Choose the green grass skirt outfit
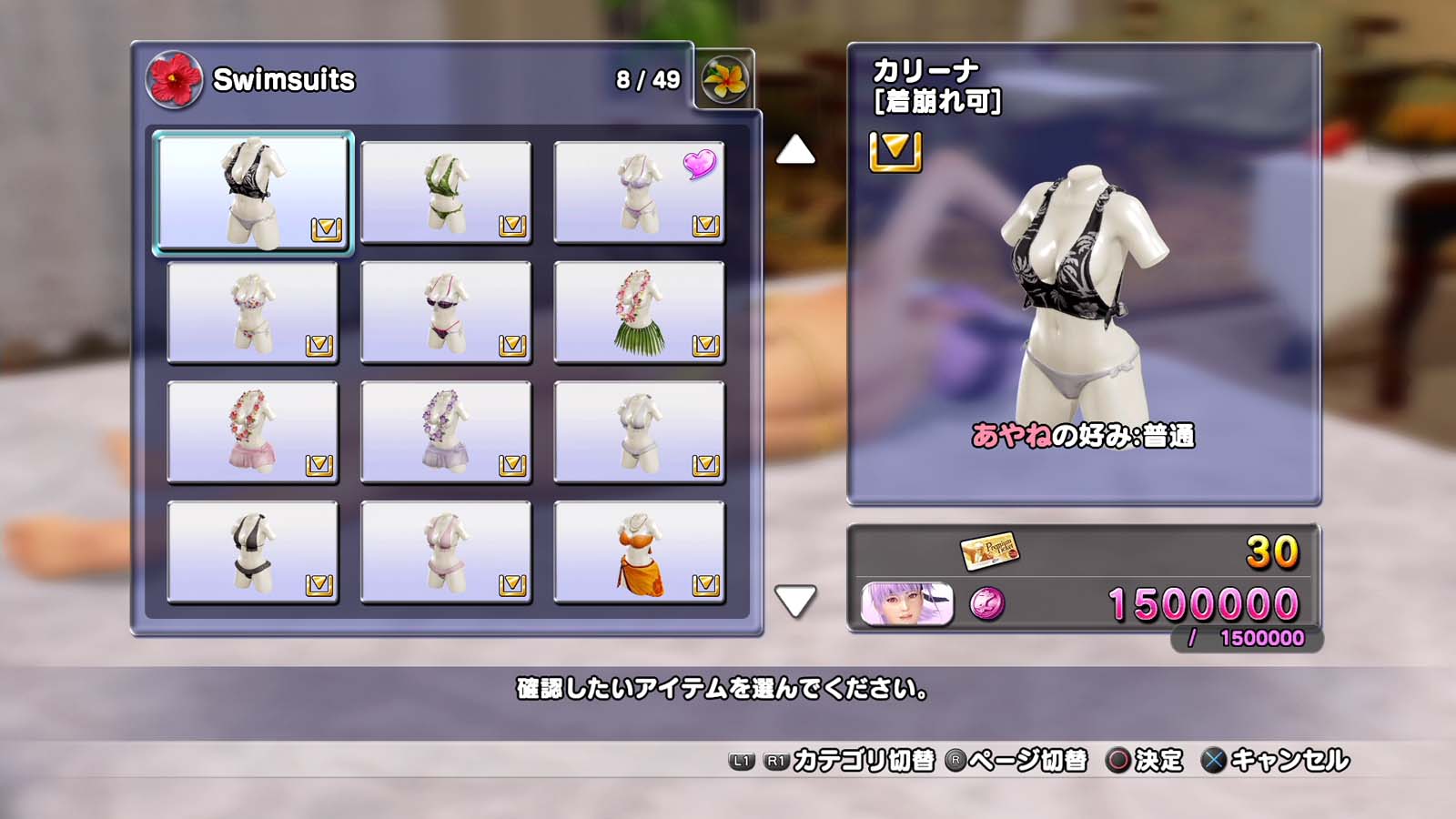 [x=639, y=312]
